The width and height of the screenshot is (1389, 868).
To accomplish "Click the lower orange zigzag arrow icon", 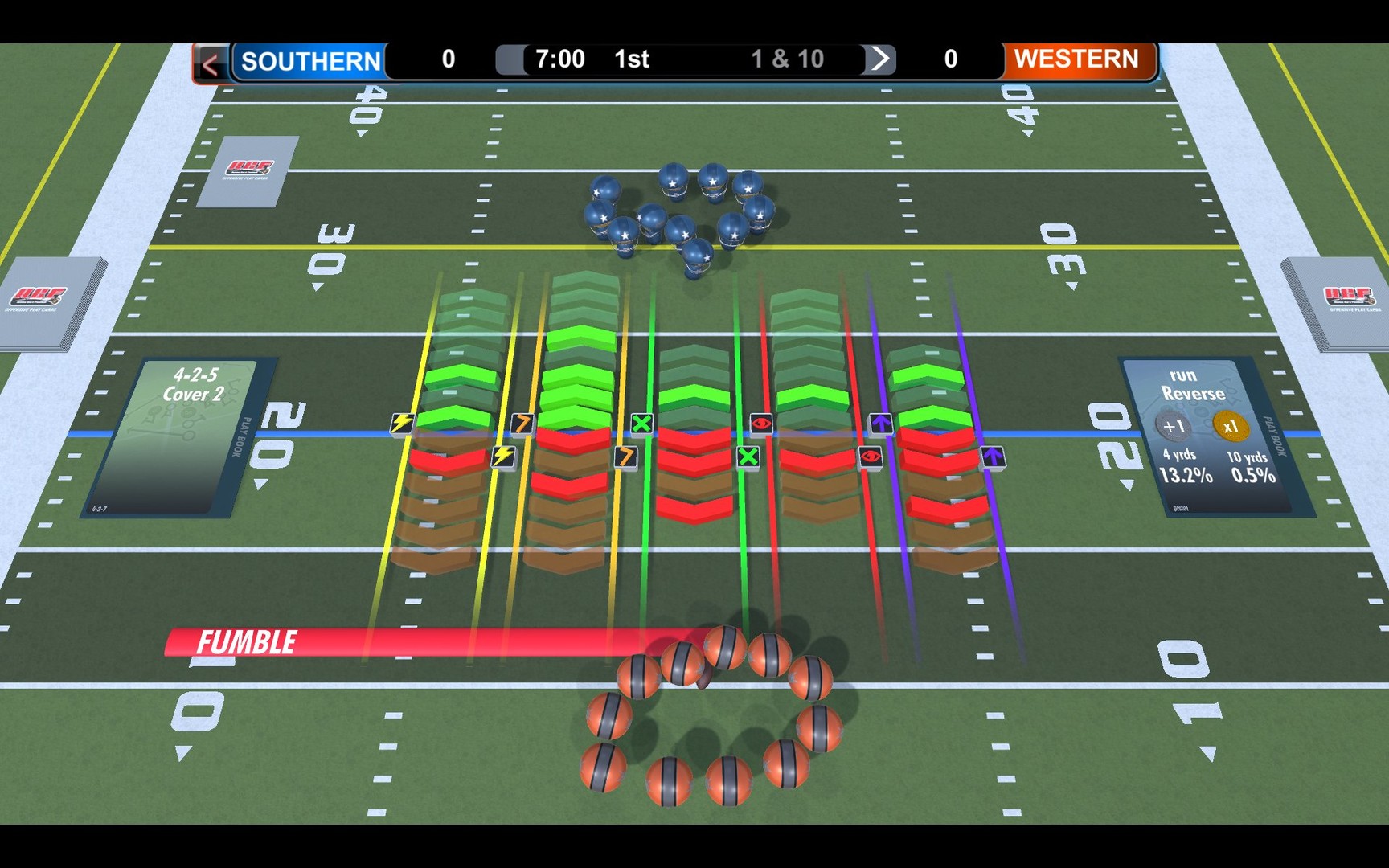I will coord(625,456).
